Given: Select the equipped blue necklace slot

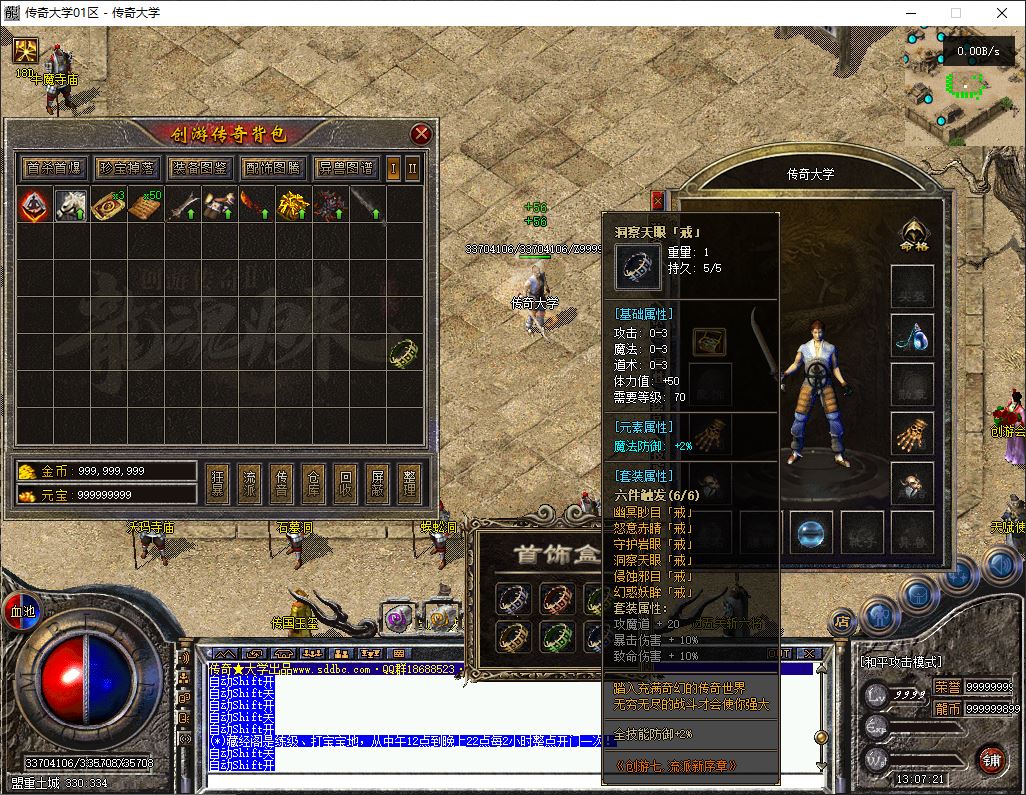Looking at the screenshot, I should (x=911, y=335).
